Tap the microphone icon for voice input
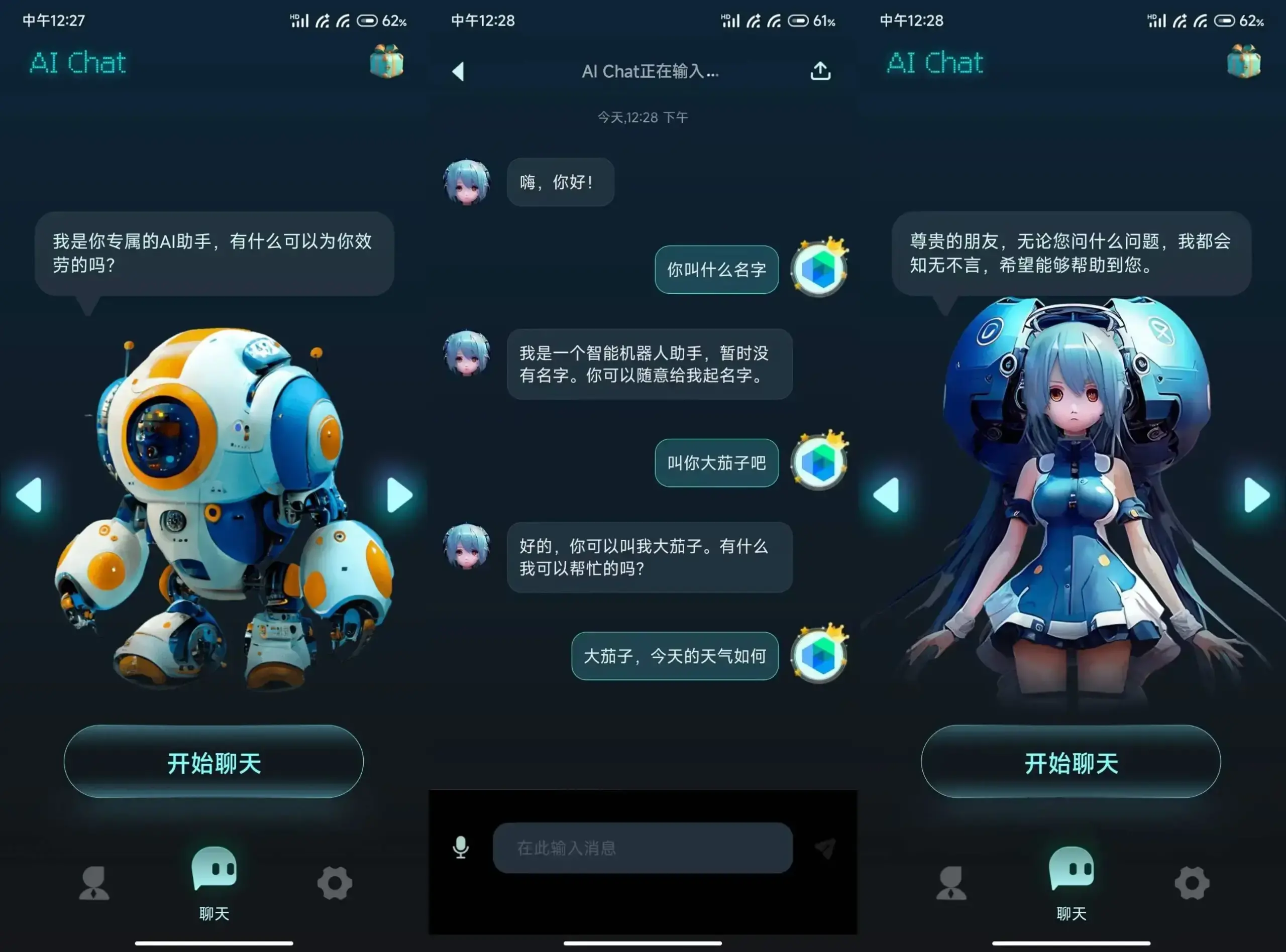Image resolution: width=1286 pixels, height=952 pixels. click(461, 846)
